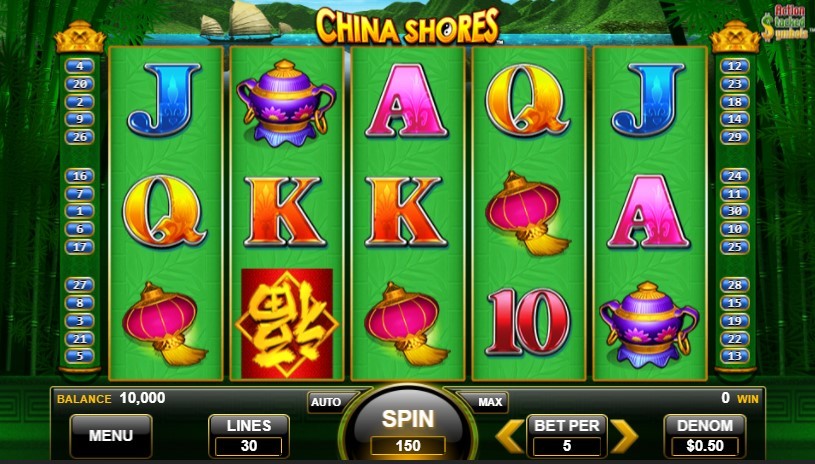The height and width of the screenshot is (464, 815).
Task: Select payline marker number 4
Action: coord(79,66)
